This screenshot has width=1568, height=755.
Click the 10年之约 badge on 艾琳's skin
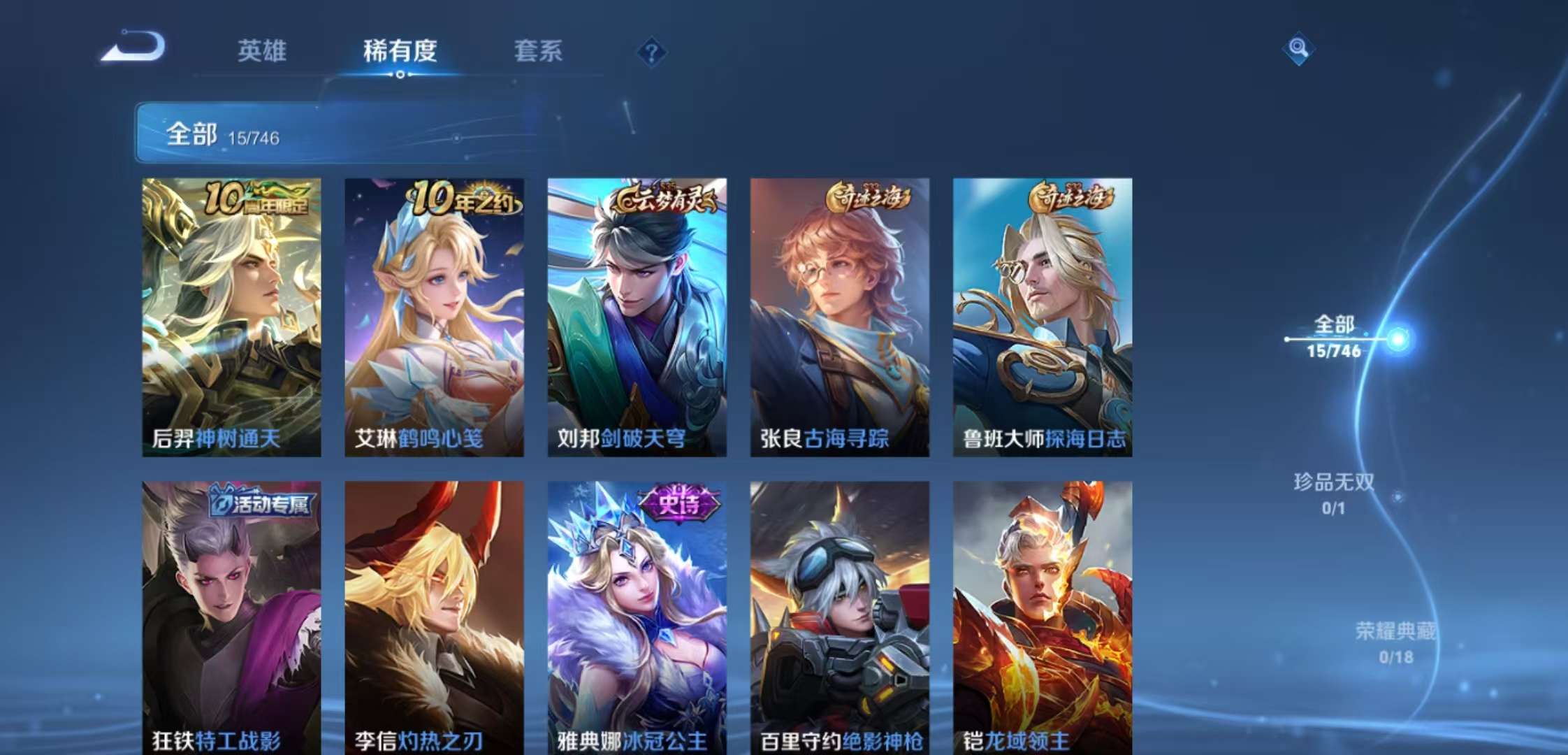461,199
